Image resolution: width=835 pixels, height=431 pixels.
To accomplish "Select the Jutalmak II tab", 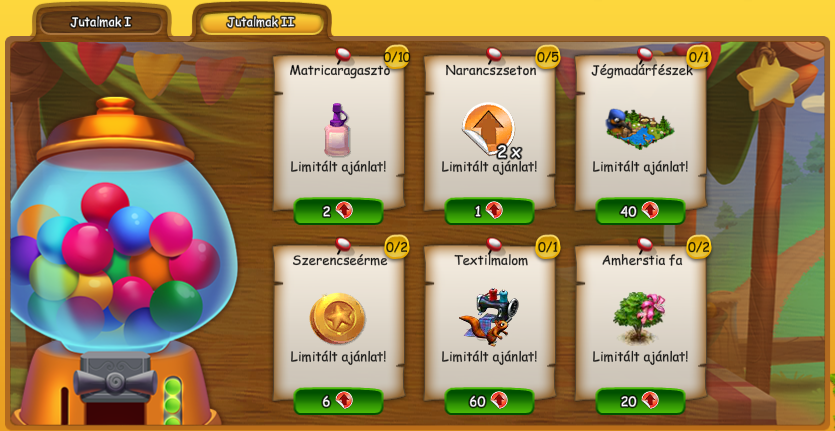I will point(261,22).
